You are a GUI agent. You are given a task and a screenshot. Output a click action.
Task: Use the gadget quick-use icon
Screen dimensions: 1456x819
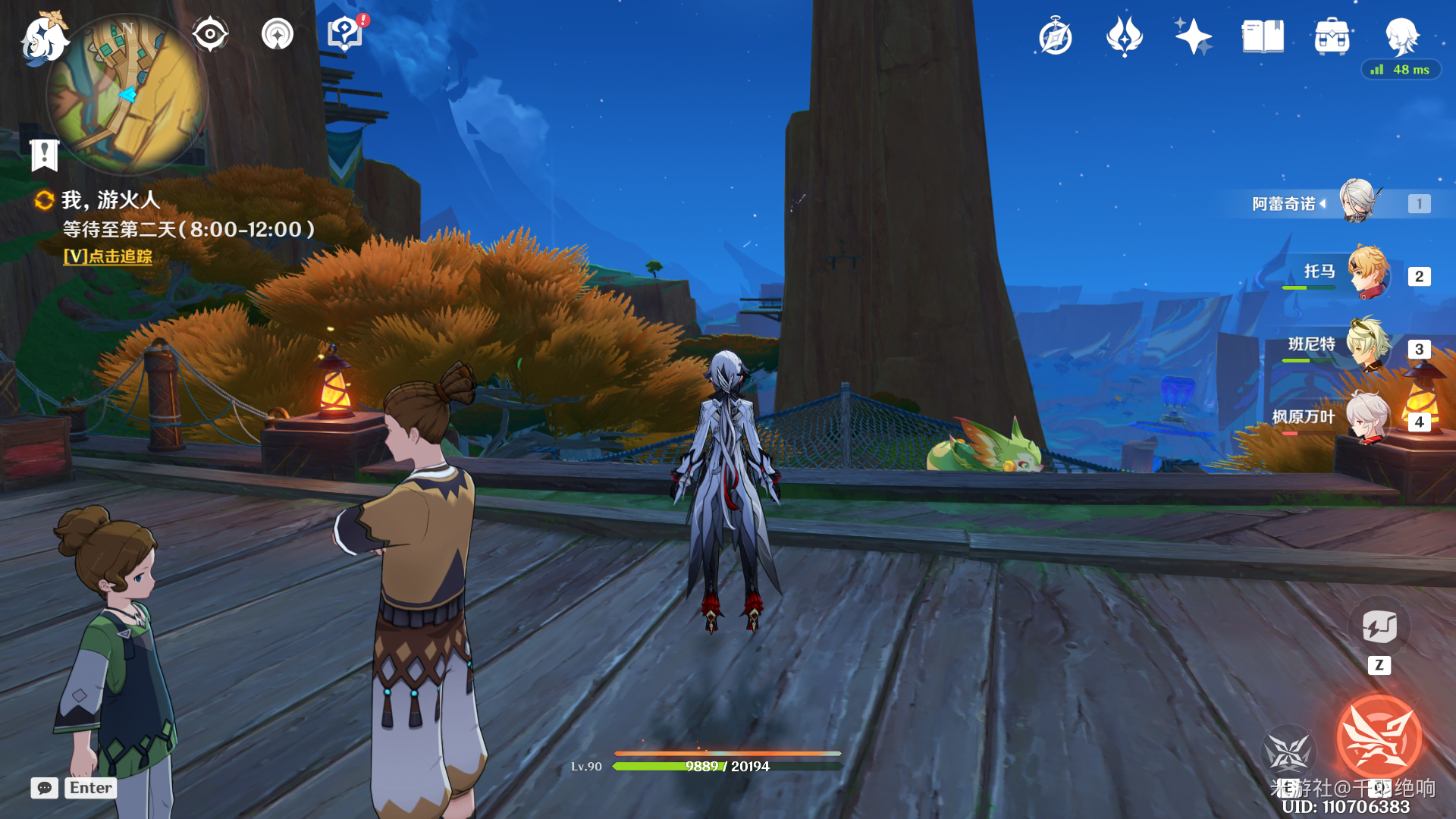1379,627
